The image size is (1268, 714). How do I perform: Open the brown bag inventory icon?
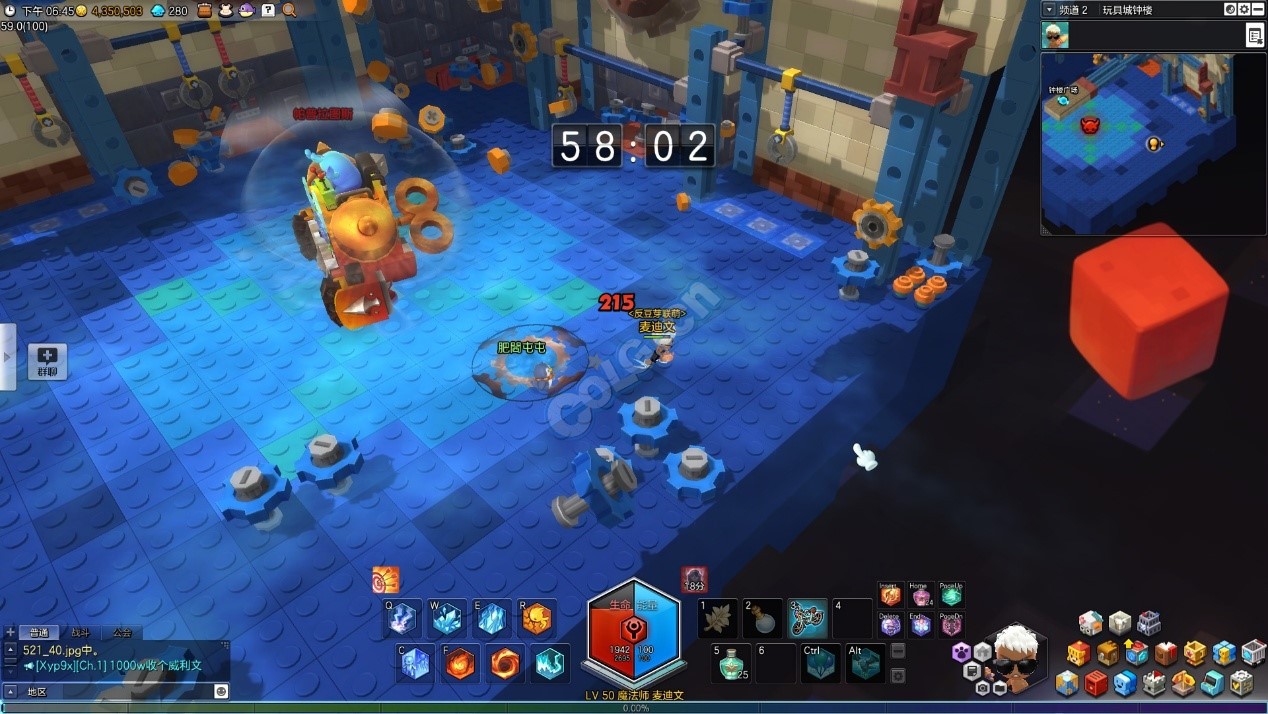[205, 10]
